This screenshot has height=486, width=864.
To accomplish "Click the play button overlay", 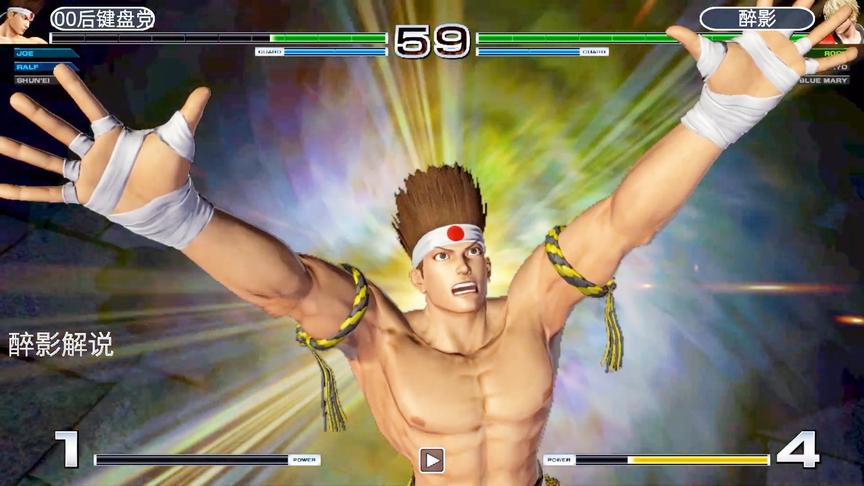I will 431,460.
